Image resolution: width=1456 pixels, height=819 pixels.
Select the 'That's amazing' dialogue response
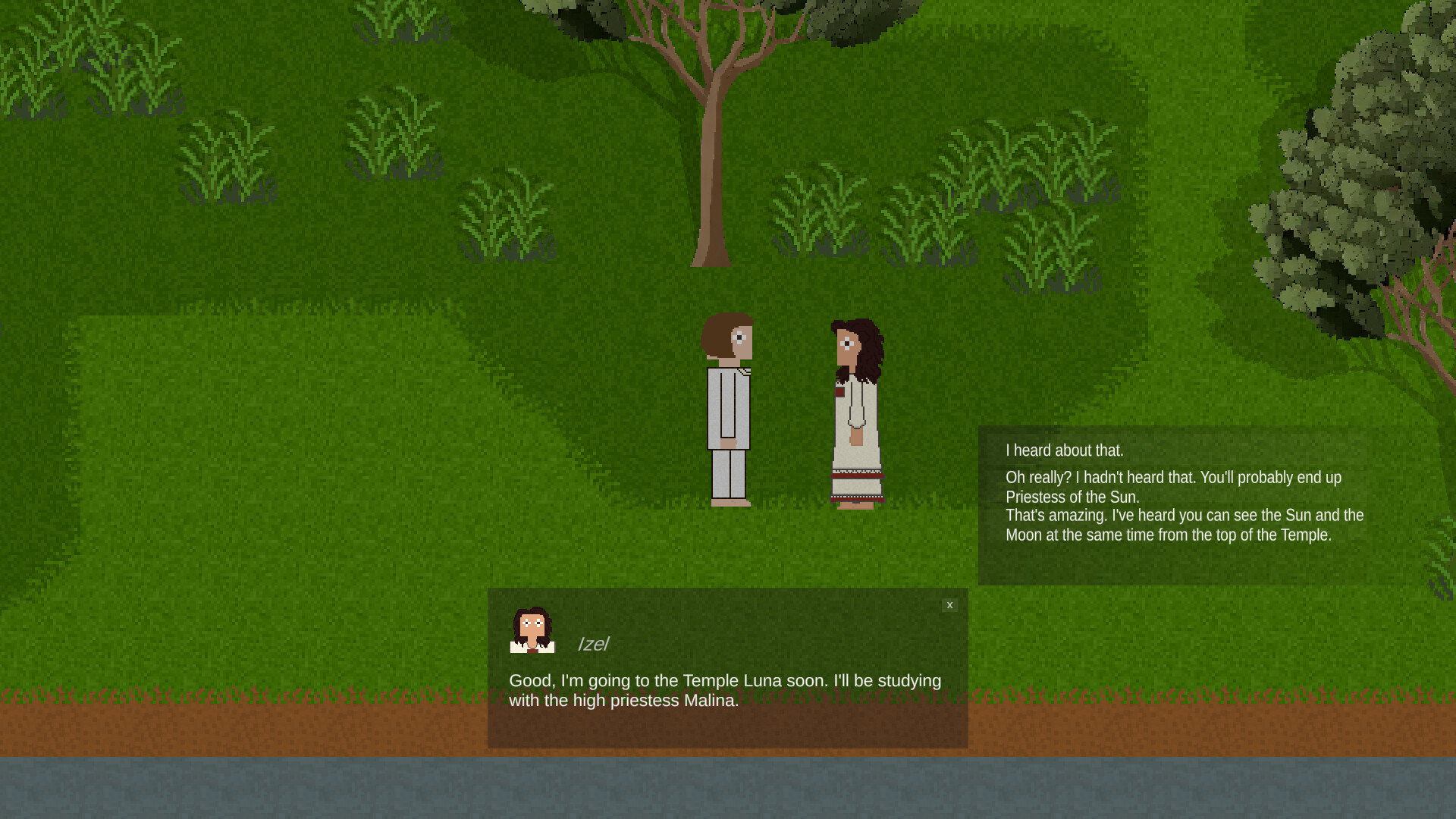pyautogui.click(x=1185, y=525)
